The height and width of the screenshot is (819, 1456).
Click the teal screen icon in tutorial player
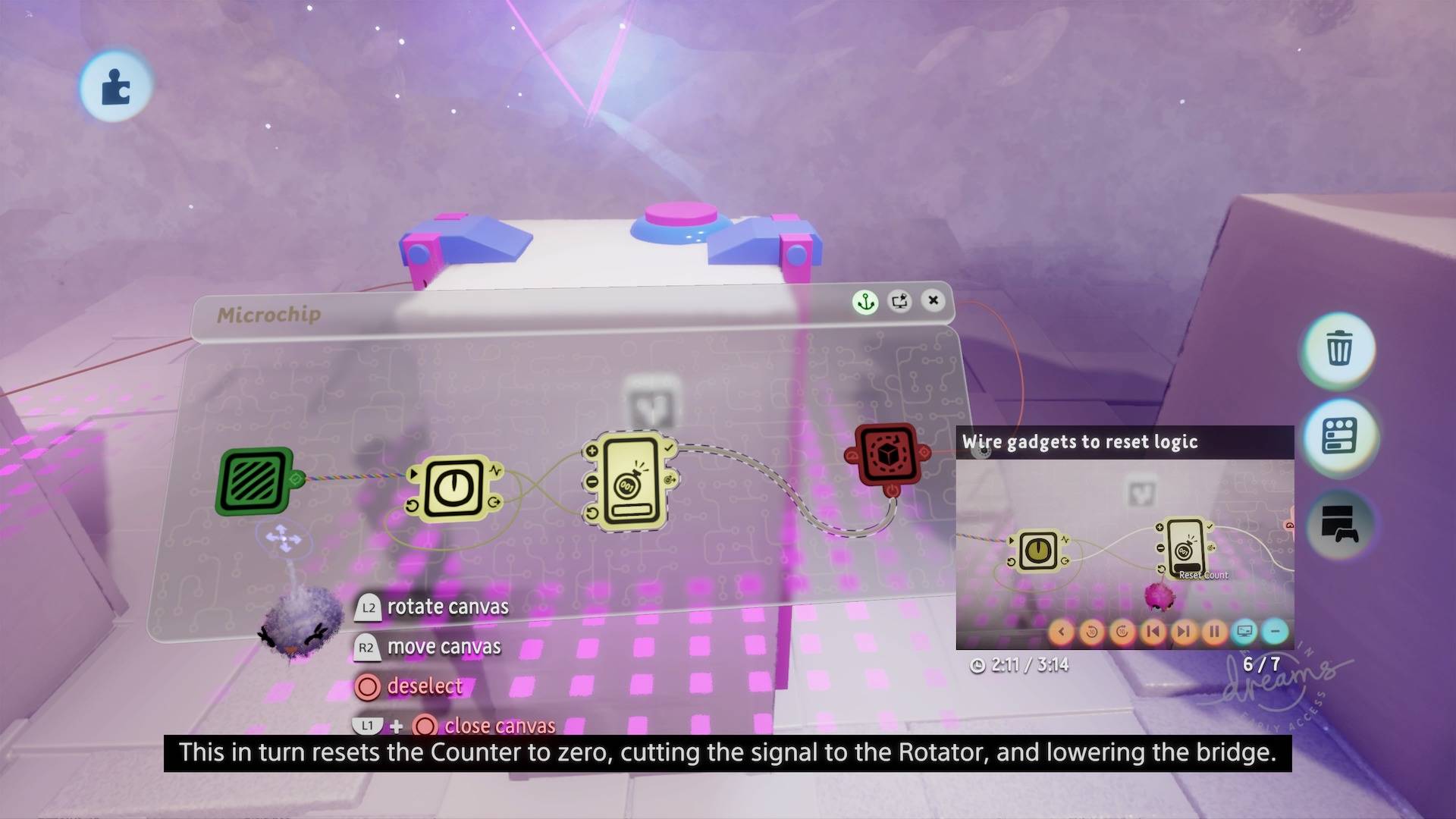pyautogui.click(x=1244, y=631)
